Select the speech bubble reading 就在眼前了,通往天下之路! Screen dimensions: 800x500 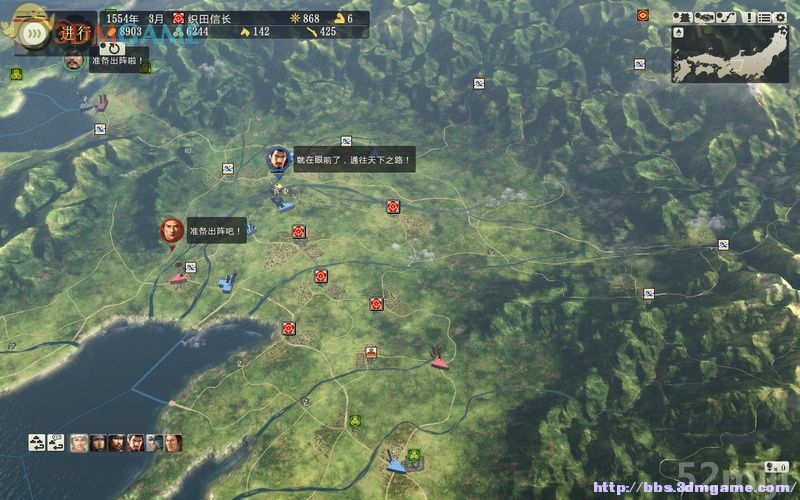pyautogui.click(x=353, y=160)
